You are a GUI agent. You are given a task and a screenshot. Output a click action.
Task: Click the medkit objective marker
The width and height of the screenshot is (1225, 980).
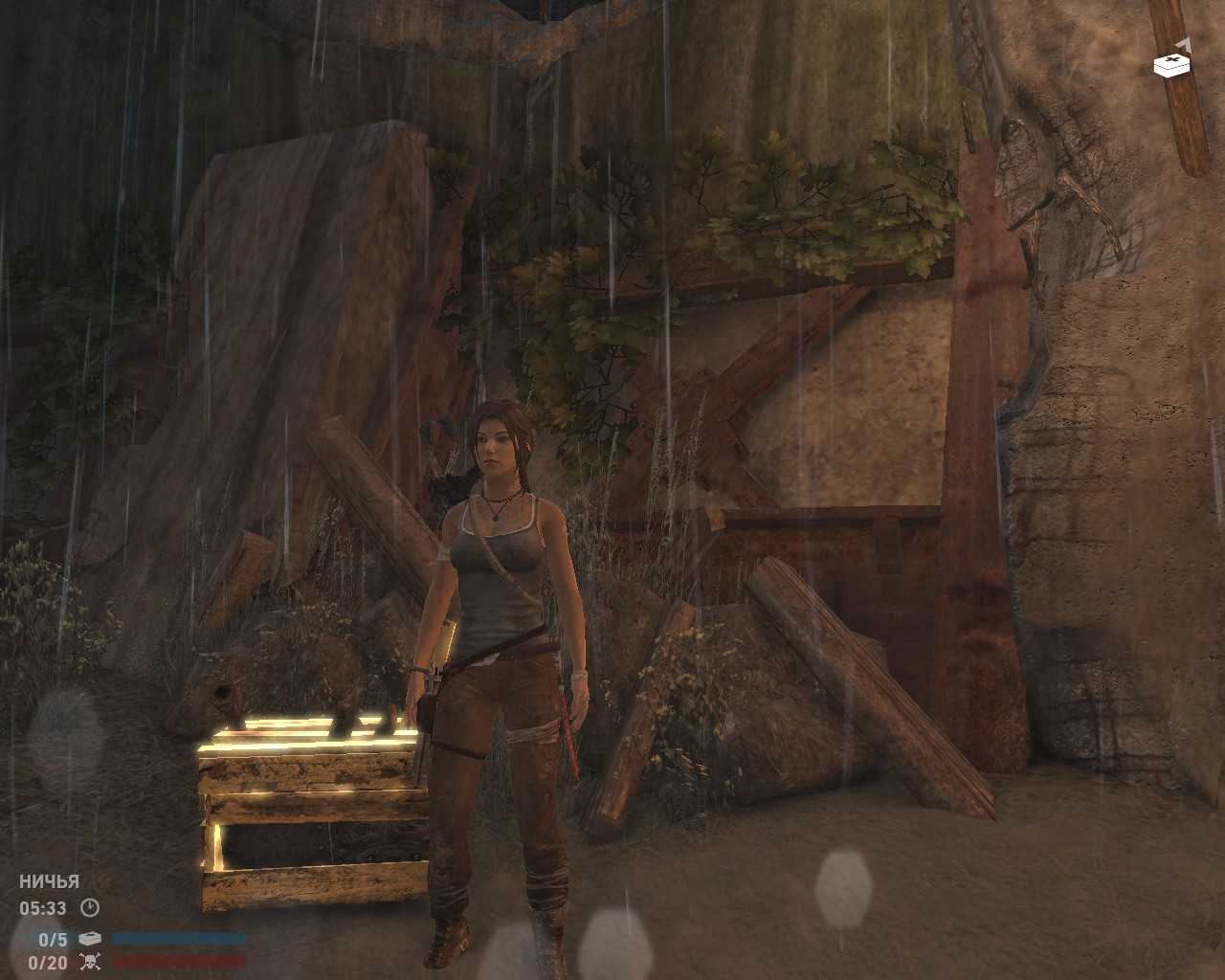coord(1171,63)
